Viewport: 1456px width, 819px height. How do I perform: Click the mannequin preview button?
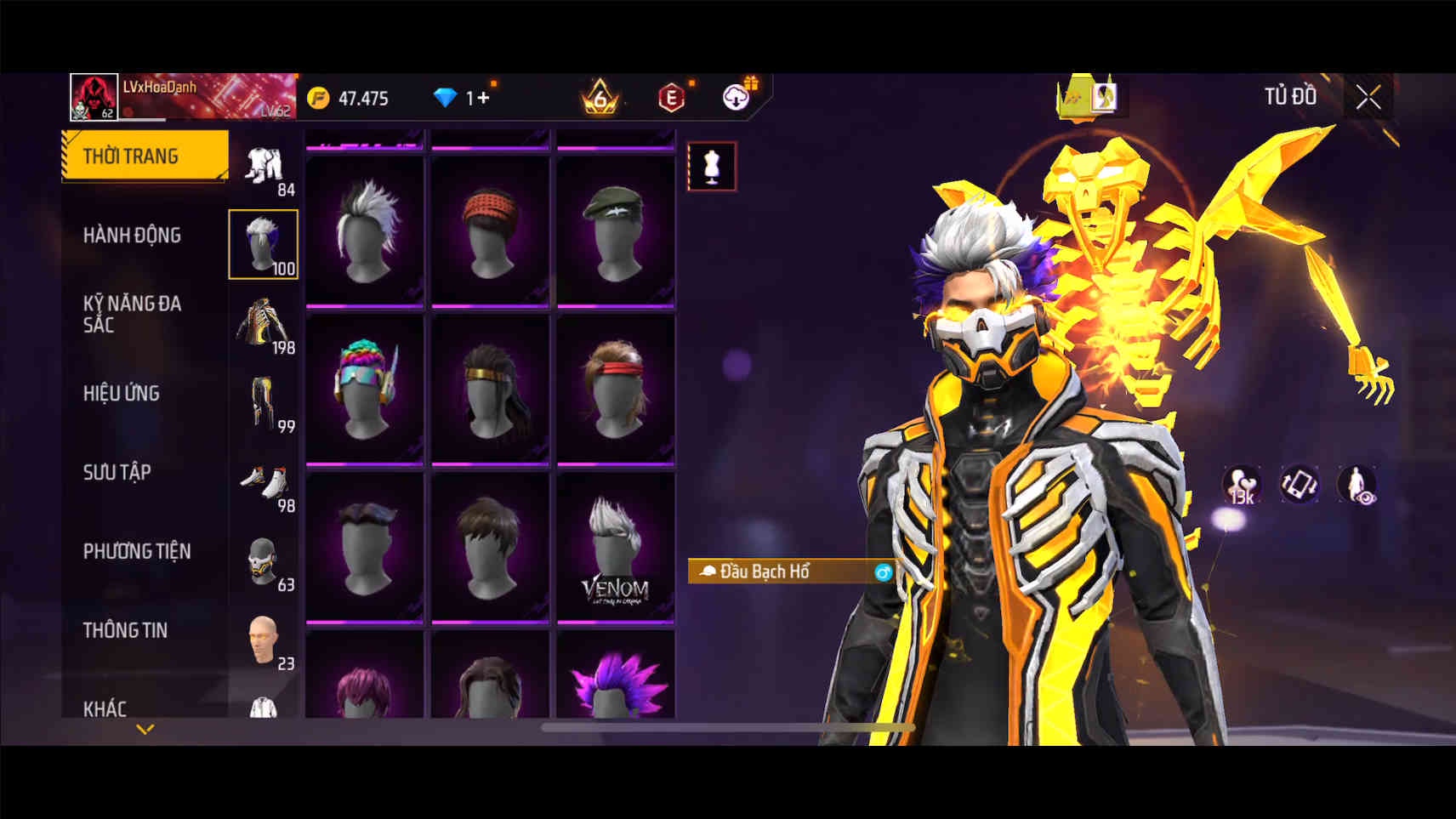point(712,167)
